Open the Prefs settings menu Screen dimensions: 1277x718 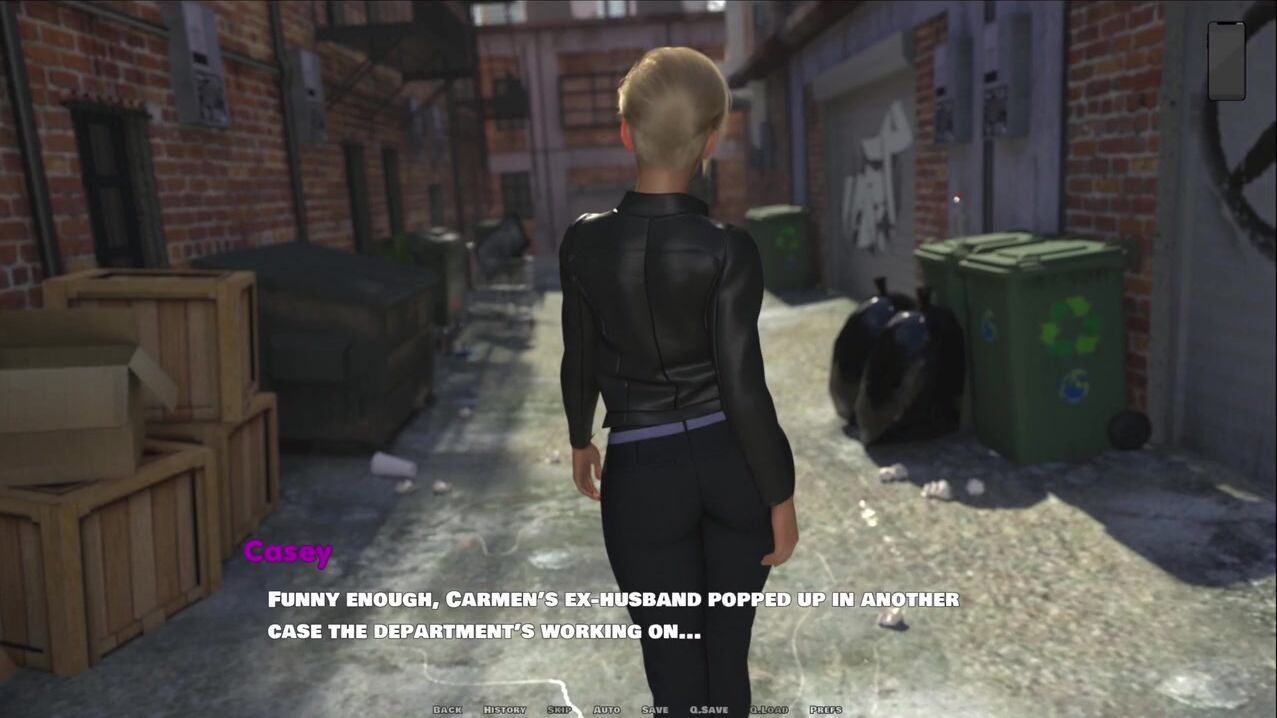(x=826, y=710)
